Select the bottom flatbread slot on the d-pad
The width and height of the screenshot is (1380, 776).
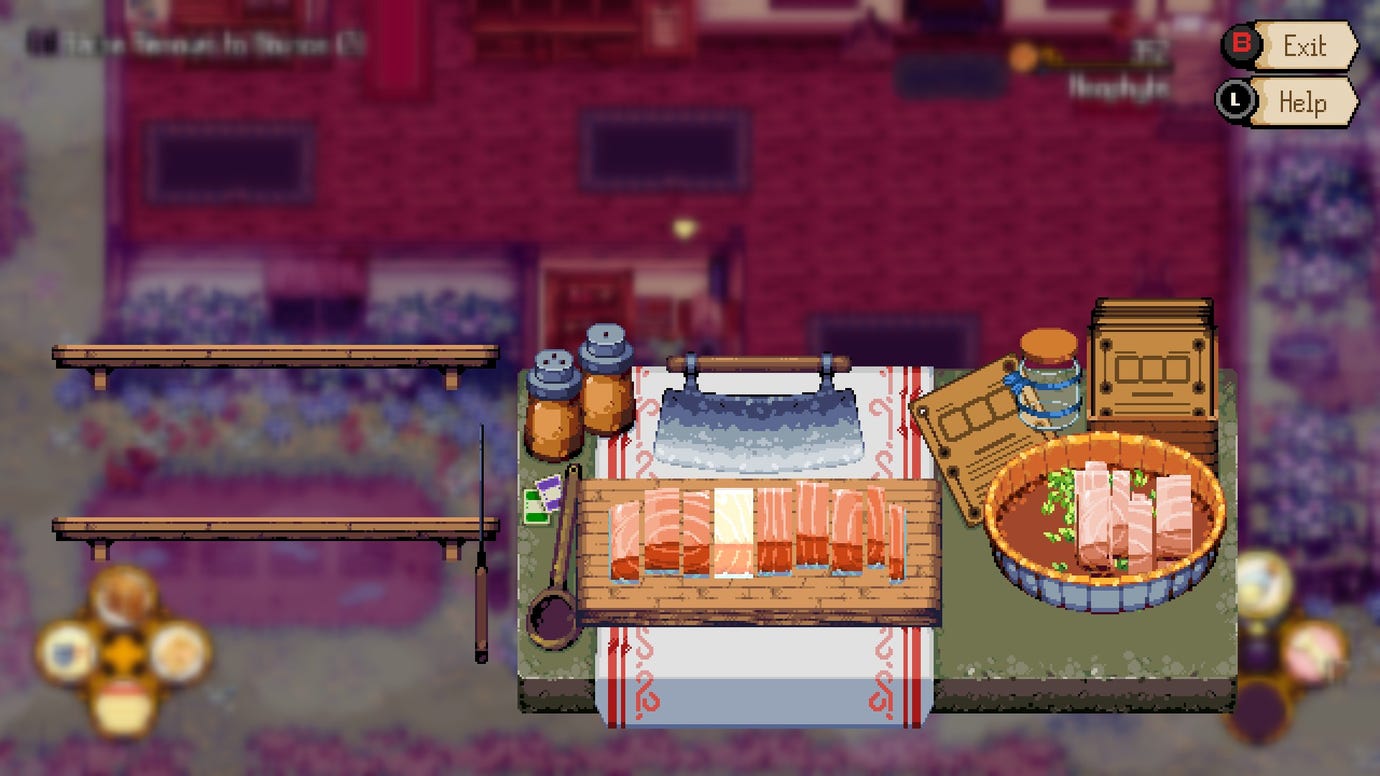point(122,705)
